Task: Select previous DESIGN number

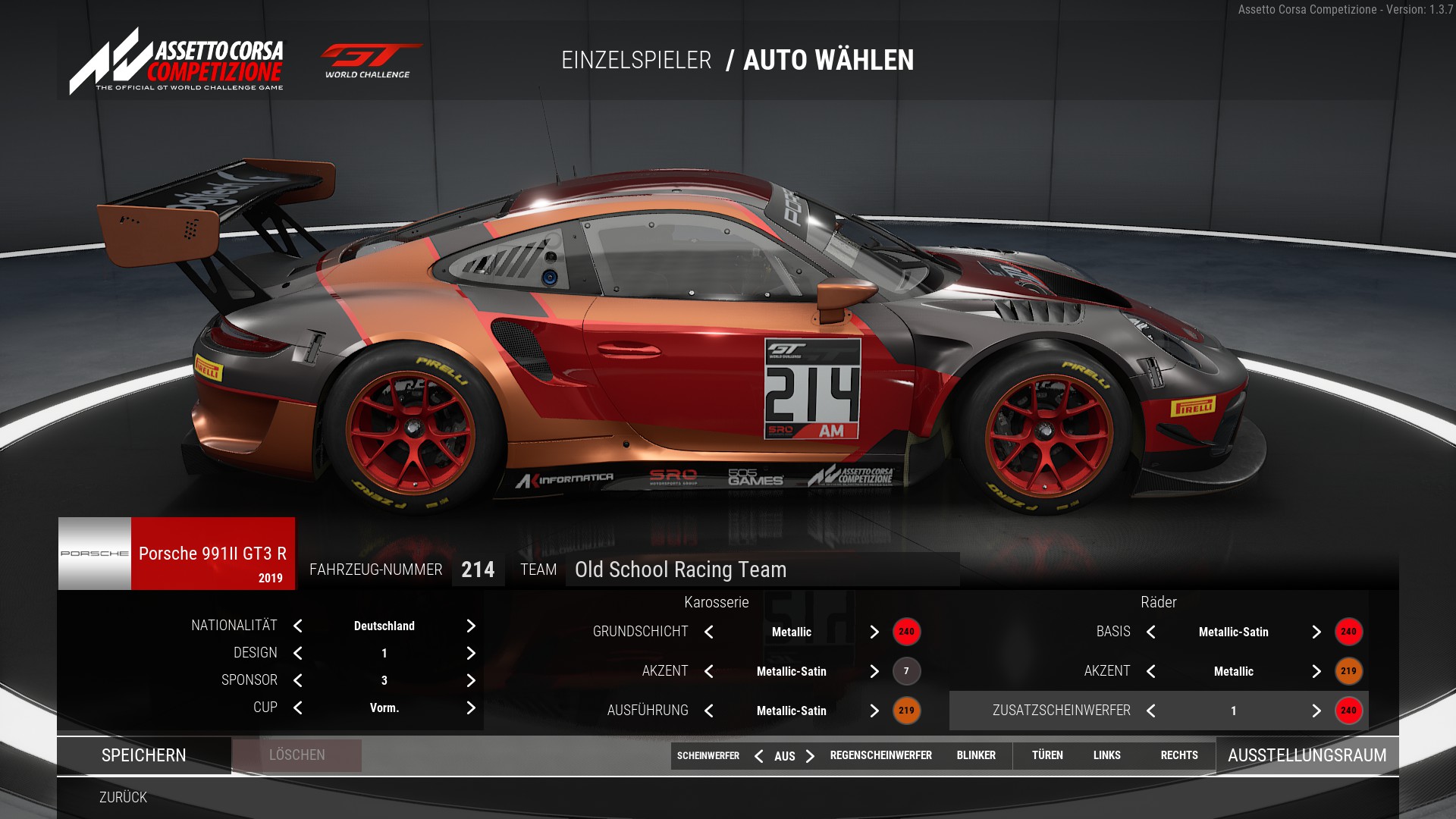Action: coord(298,653)
